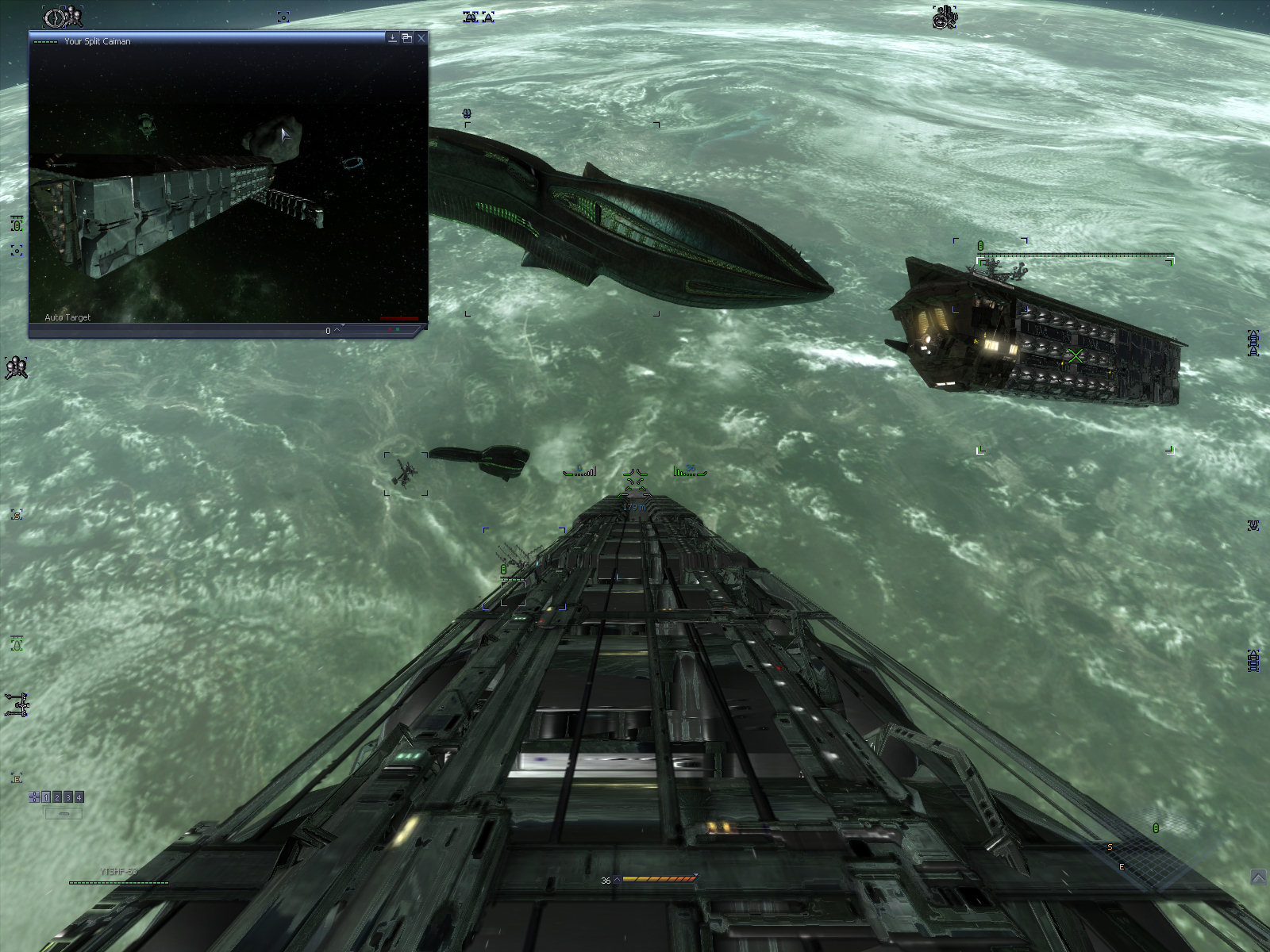Expand the monitor's bottom-bar arrow
Image resolution: width=1270 pixels, height=952 pixels.
click(x=337, y=329)
